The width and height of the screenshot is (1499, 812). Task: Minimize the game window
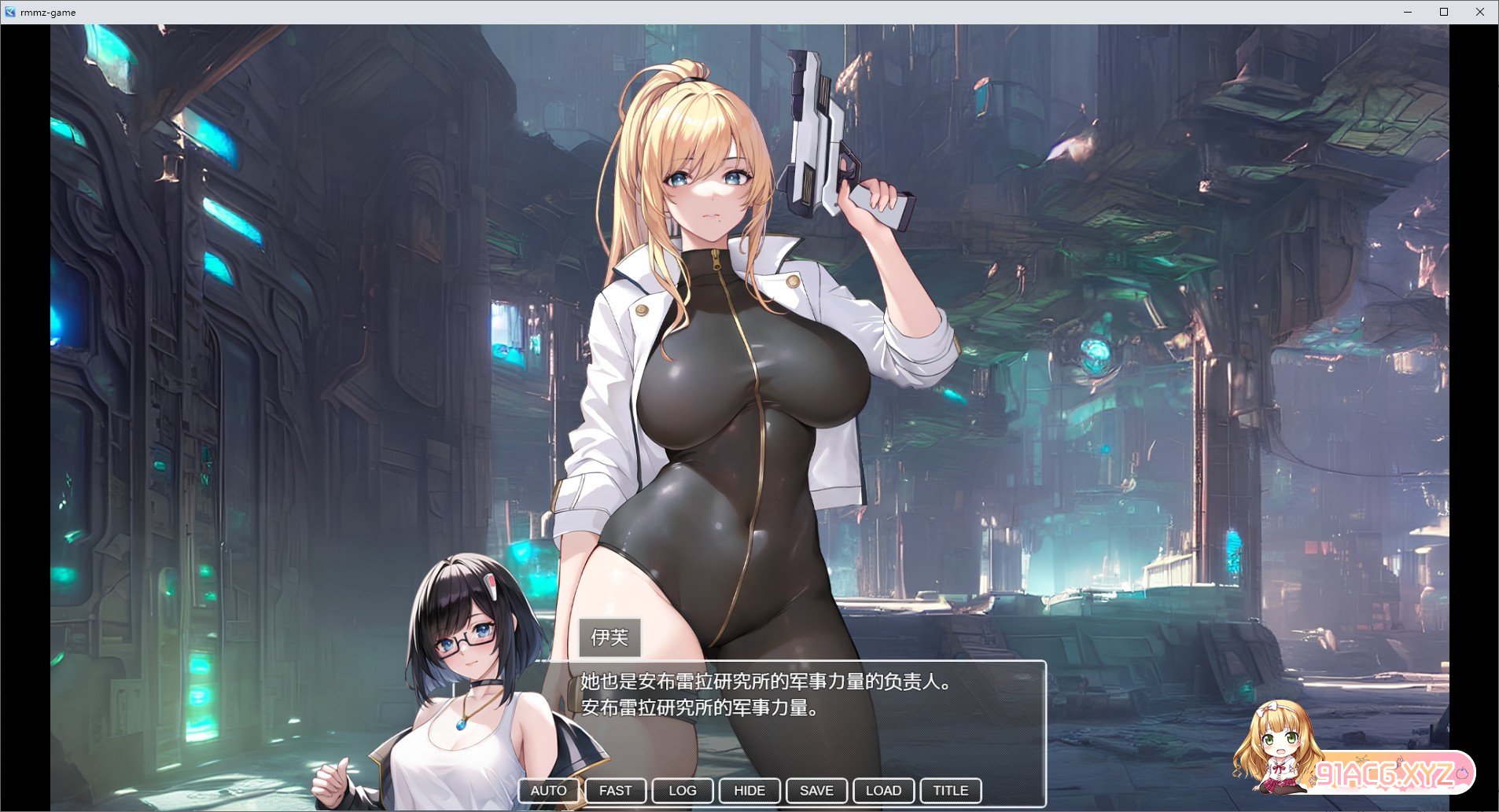click(1408, 12)
